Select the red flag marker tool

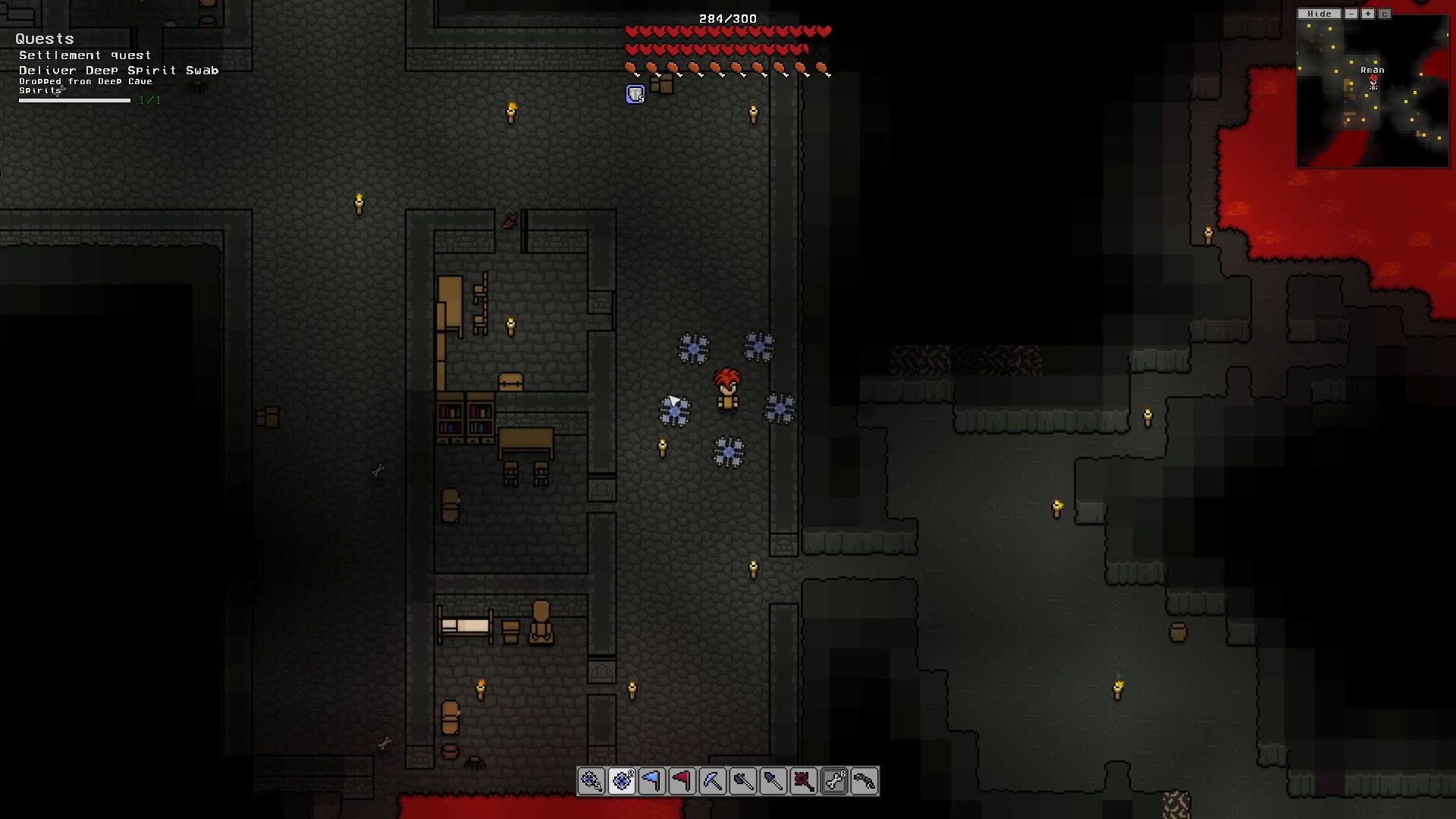coord(683,782)
